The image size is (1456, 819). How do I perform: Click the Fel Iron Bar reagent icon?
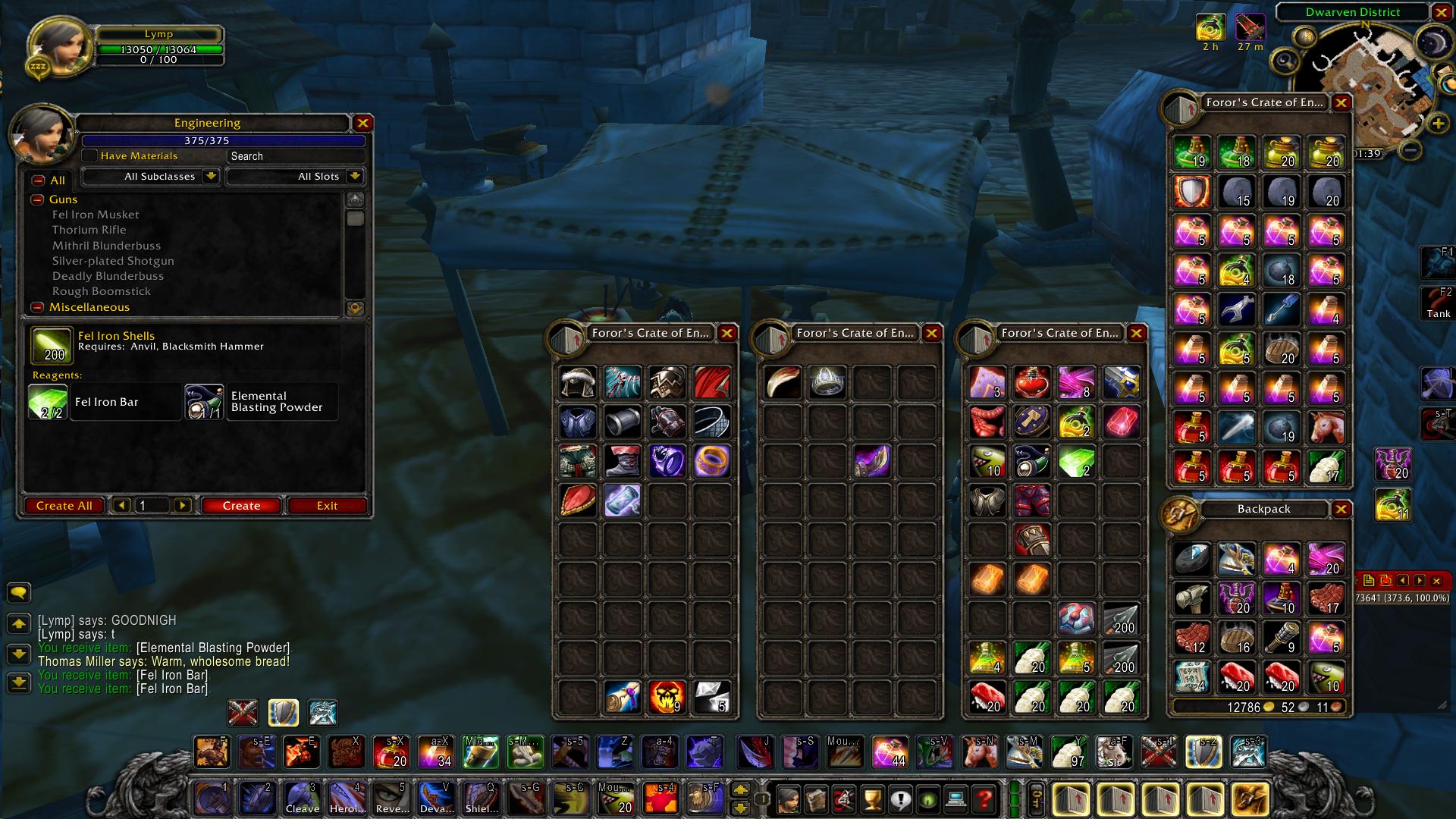tap(48, 401)
